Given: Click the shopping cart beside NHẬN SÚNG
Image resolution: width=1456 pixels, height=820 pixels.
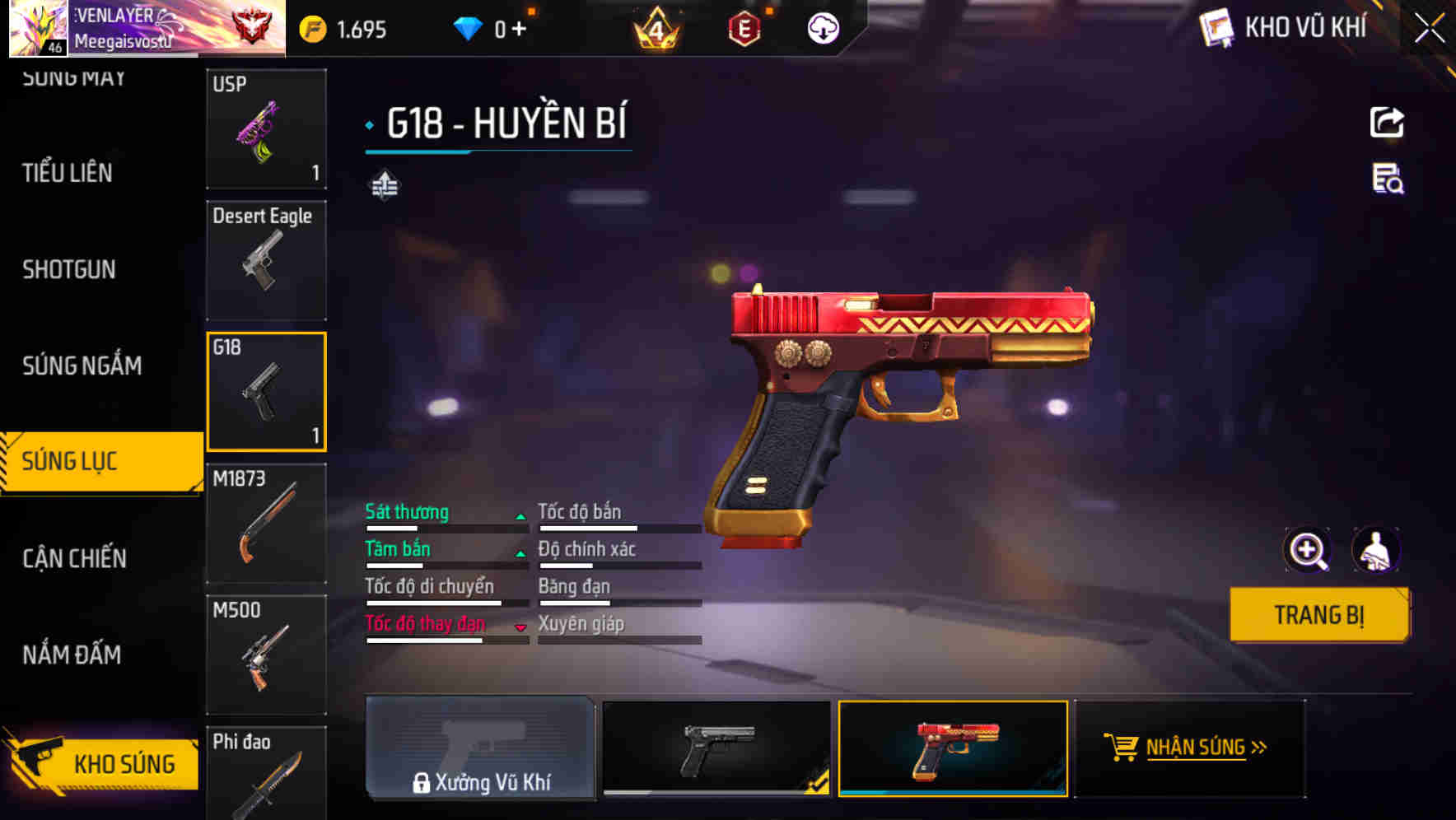Looking at the screenshot, I should (x=1122, y=748).
